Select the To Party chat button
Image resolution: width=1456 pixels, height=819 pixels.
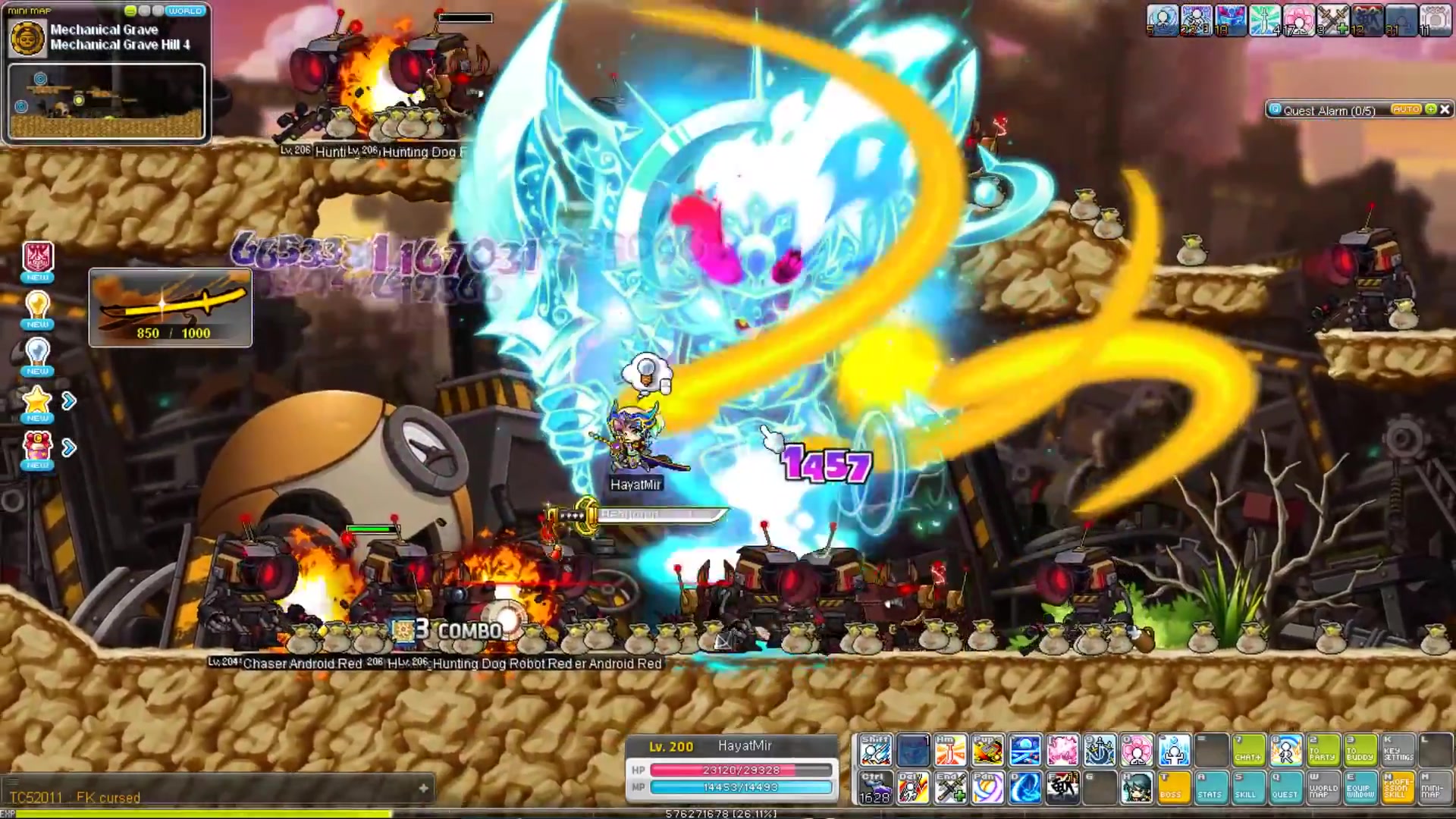click(x=1323, y=749)
